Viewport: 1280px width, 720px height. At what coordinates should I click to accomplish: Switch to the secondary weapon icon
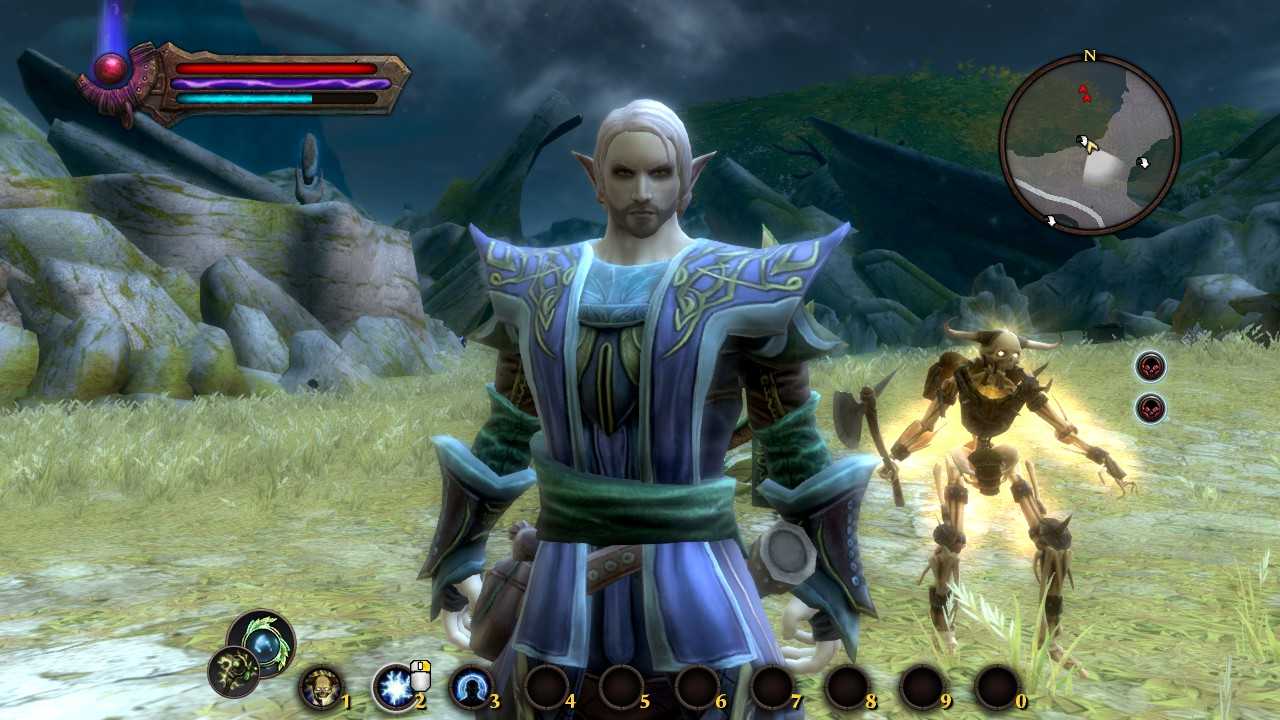pyautogui.click(x=234, y=671)
